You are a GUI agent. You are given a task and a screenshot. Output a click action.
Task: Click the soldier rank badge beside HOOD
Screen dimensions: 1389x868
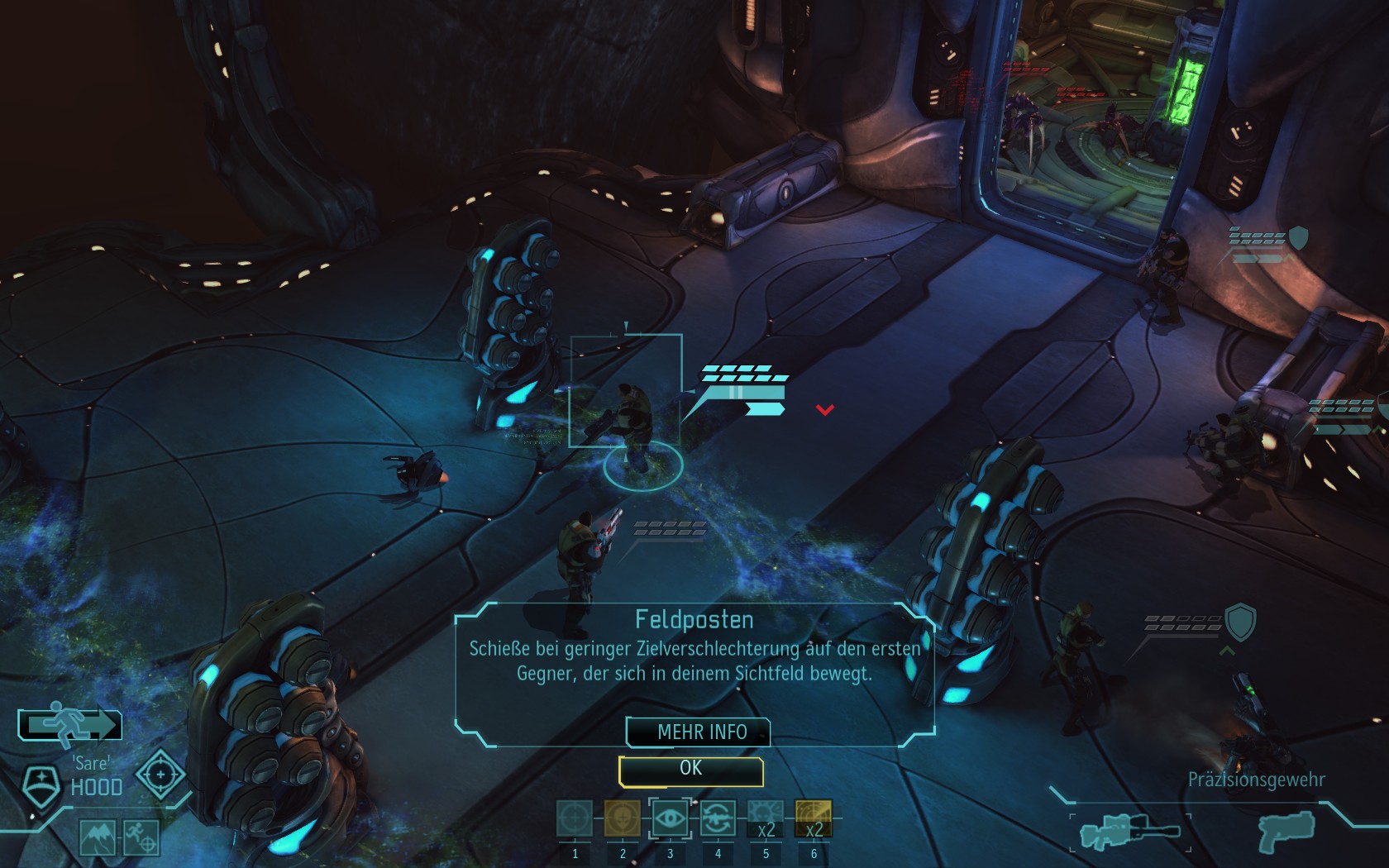pyautogui.click(x=40, y=785)
